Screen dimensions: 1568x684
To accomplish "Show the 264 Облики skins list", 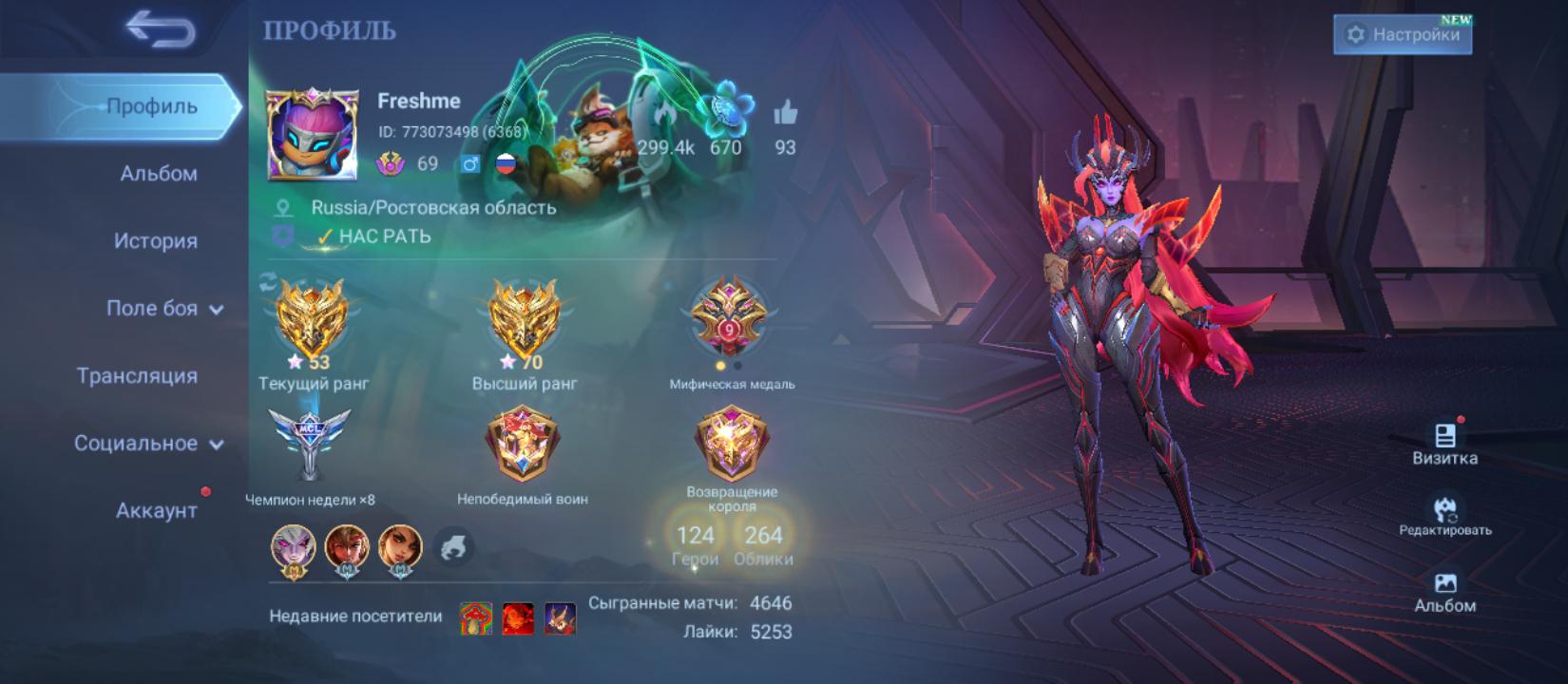I will (763, 545).
